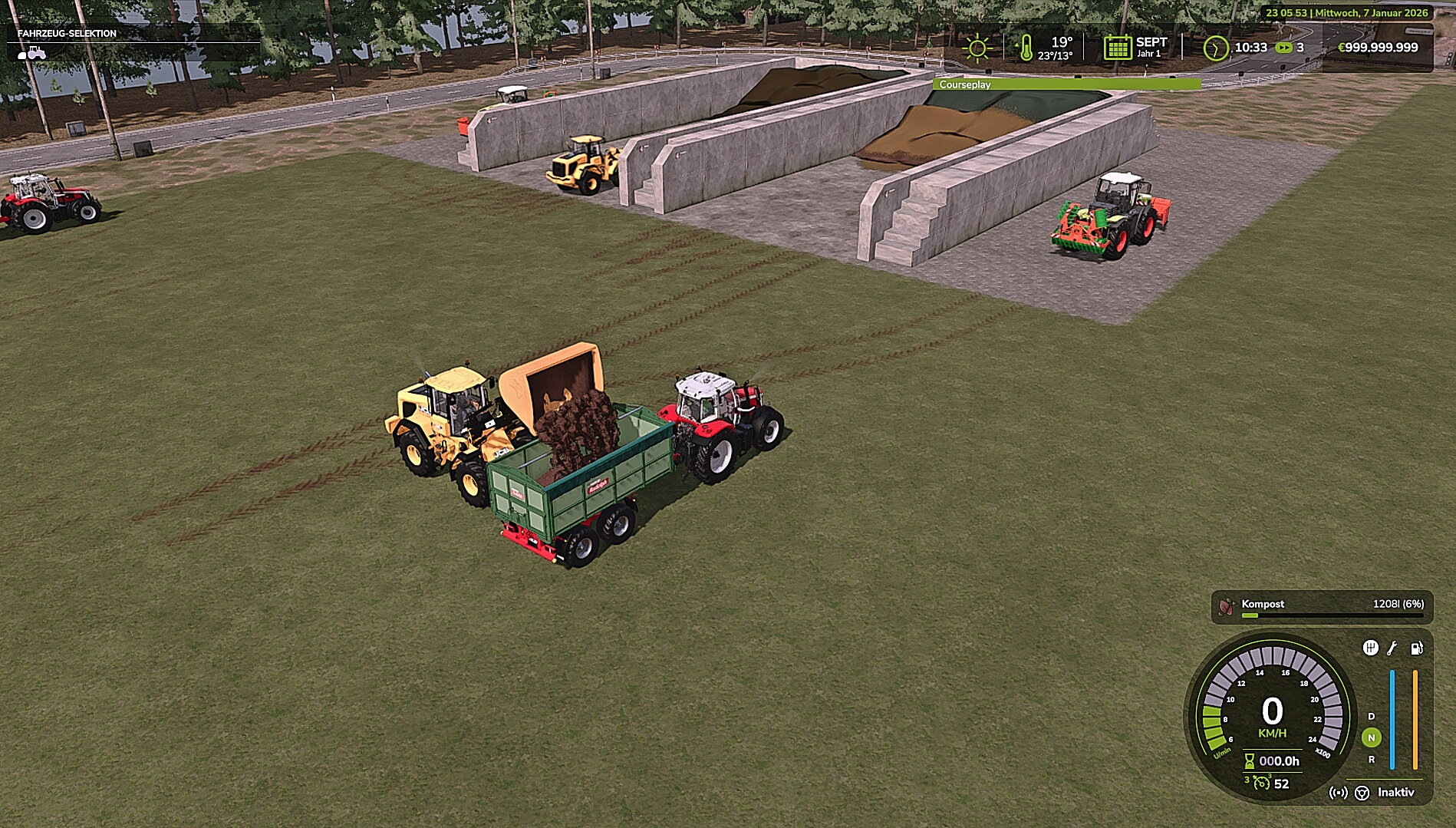Select the tractor icon in Fahrzeug-Selektion
The width and height of the screenshot is (1456, 828).
(36, 54)
